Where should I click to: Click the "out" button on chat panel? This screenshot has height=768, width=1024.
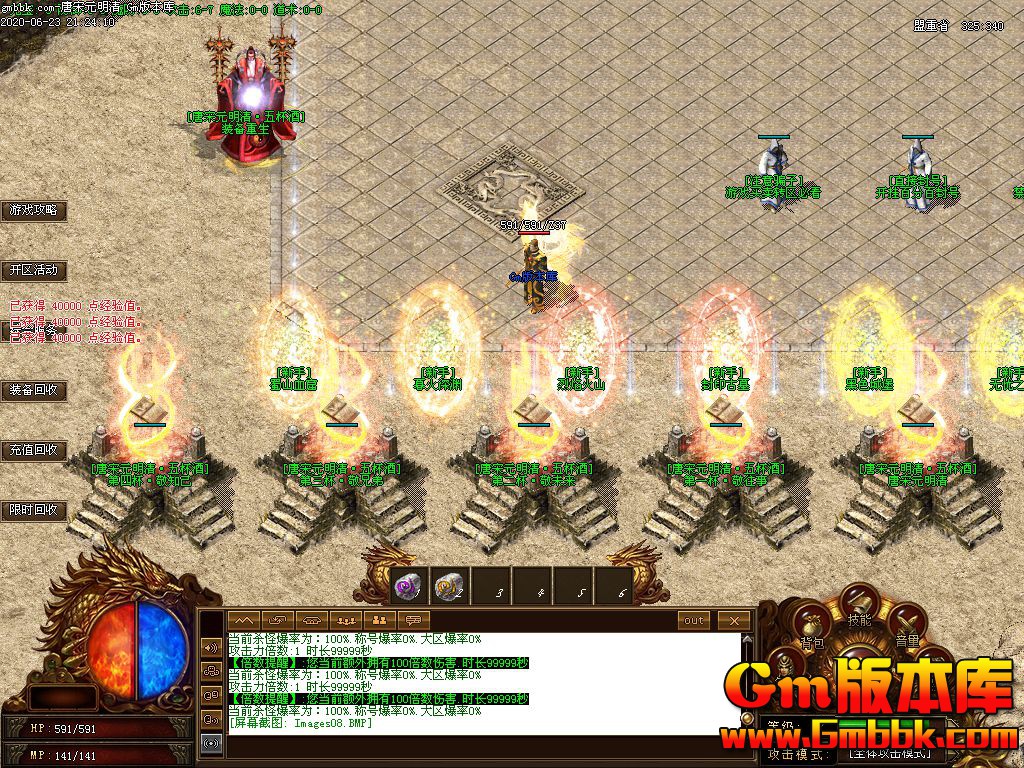pyautogui.click(x=693, y=621)
